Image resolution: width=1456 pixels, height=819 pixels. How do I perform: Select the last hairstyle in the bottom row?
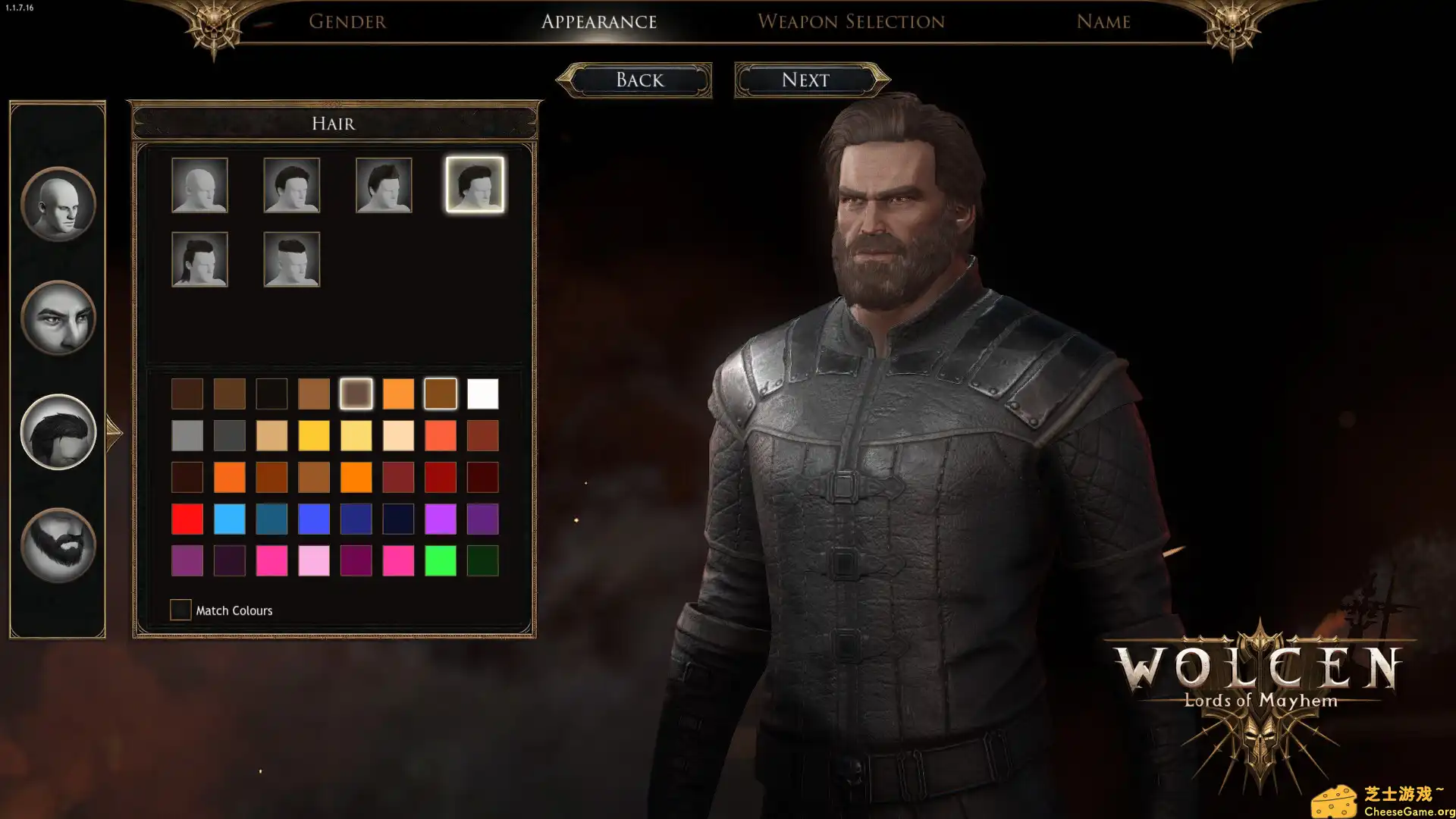click(x=292, y=259)
